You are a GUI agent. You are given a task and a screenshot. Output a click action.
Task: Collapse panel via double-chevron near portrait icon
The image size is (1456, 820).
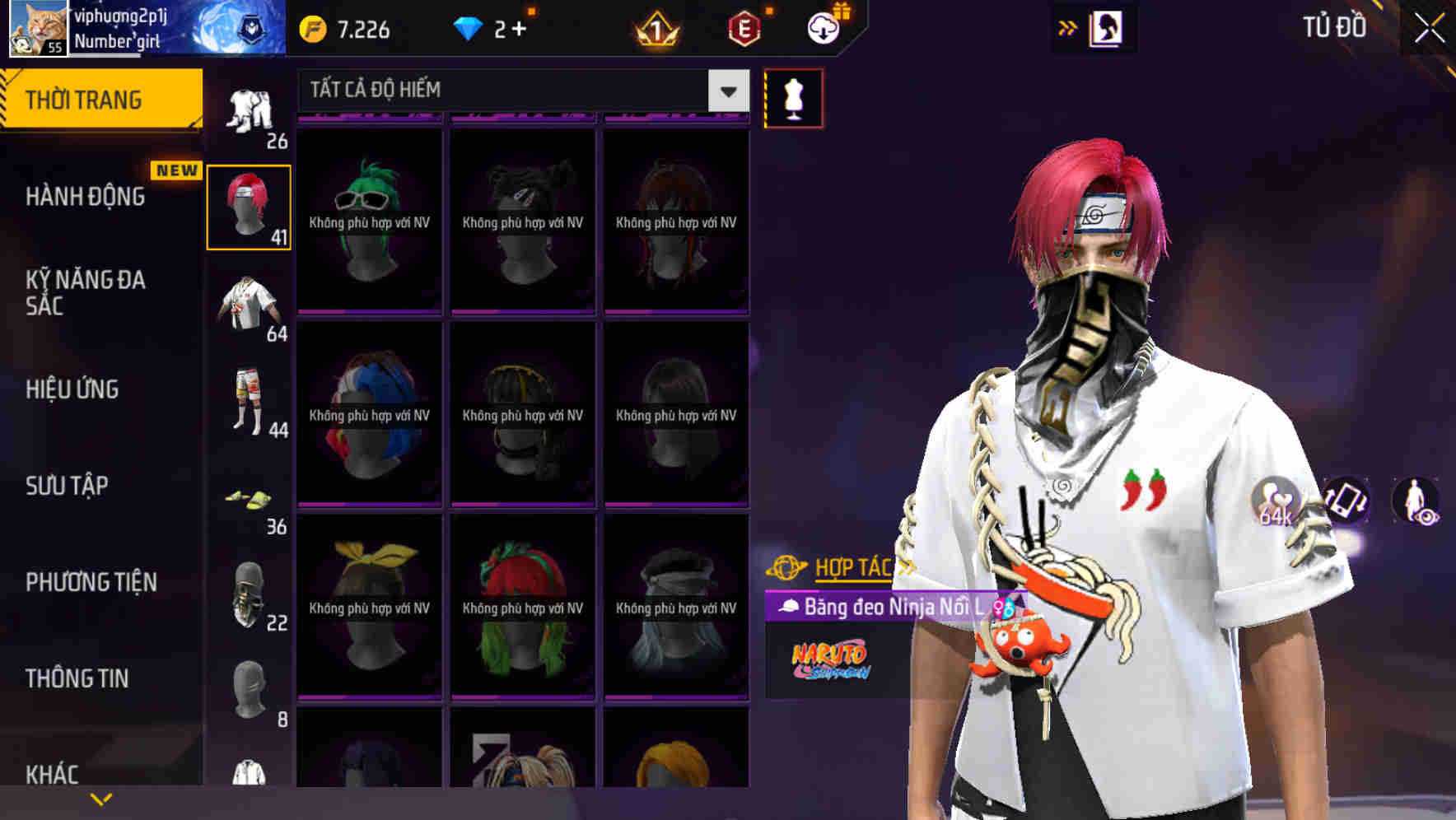point(1068,27)
